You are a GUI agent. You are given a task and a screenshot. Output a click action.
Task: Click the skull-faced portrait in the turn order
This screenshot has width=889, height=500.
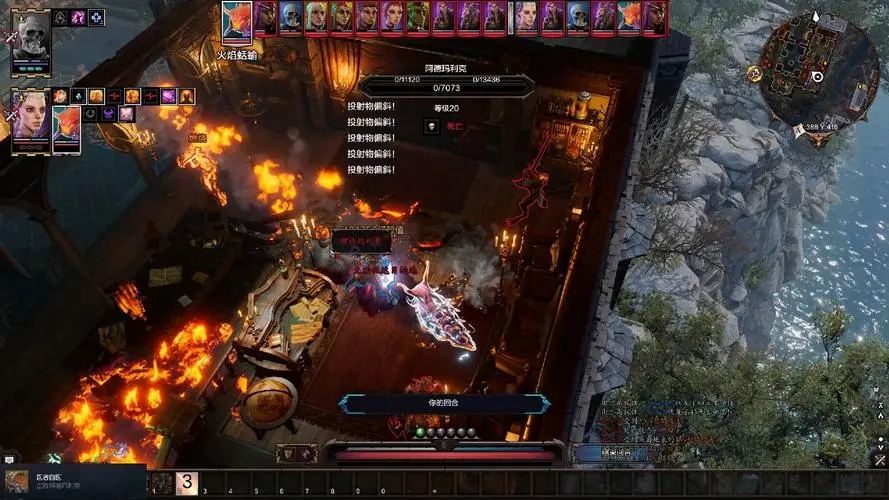290,17
